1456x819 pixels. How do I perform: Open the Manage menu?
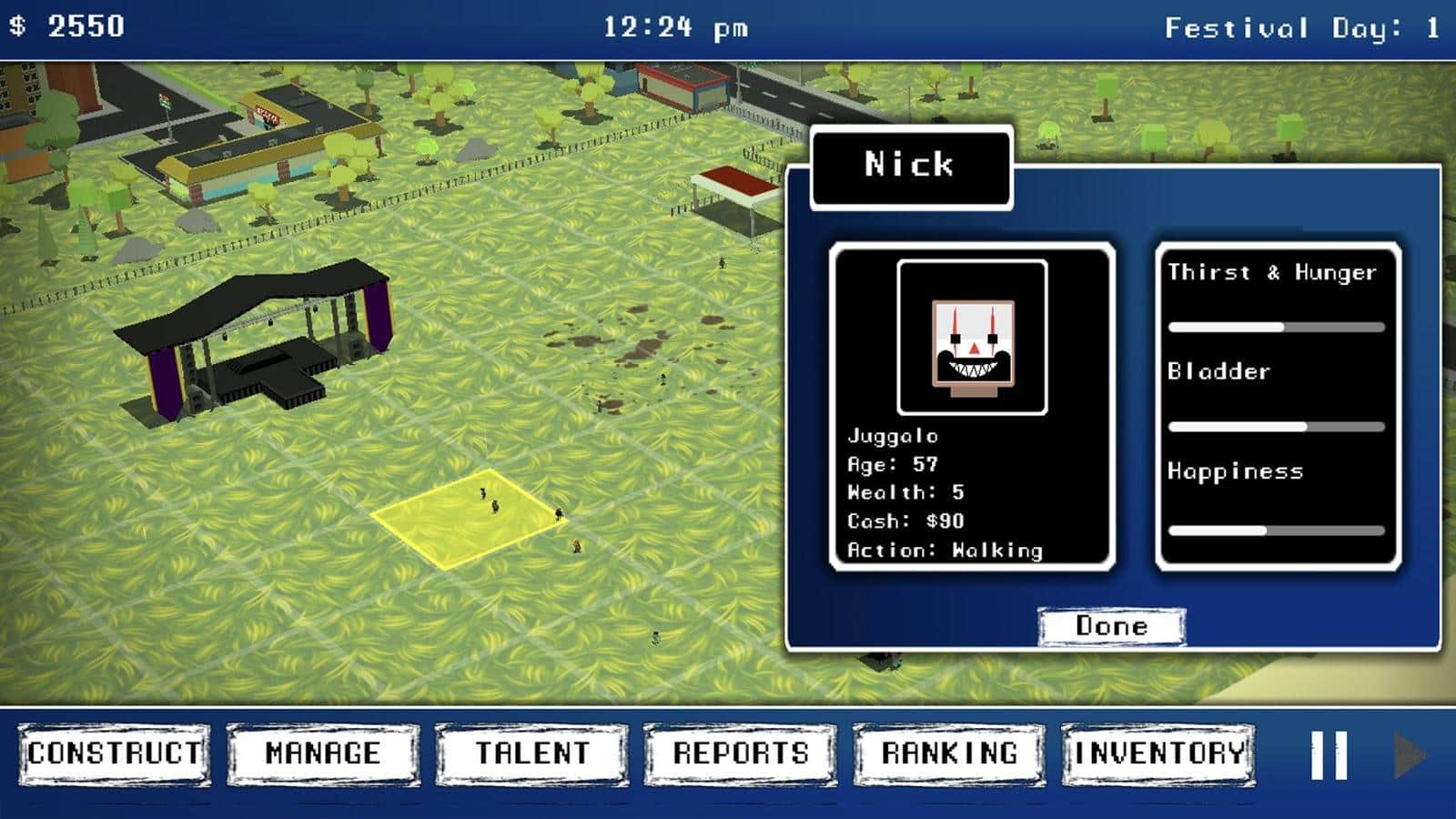[x=323, y=753]
